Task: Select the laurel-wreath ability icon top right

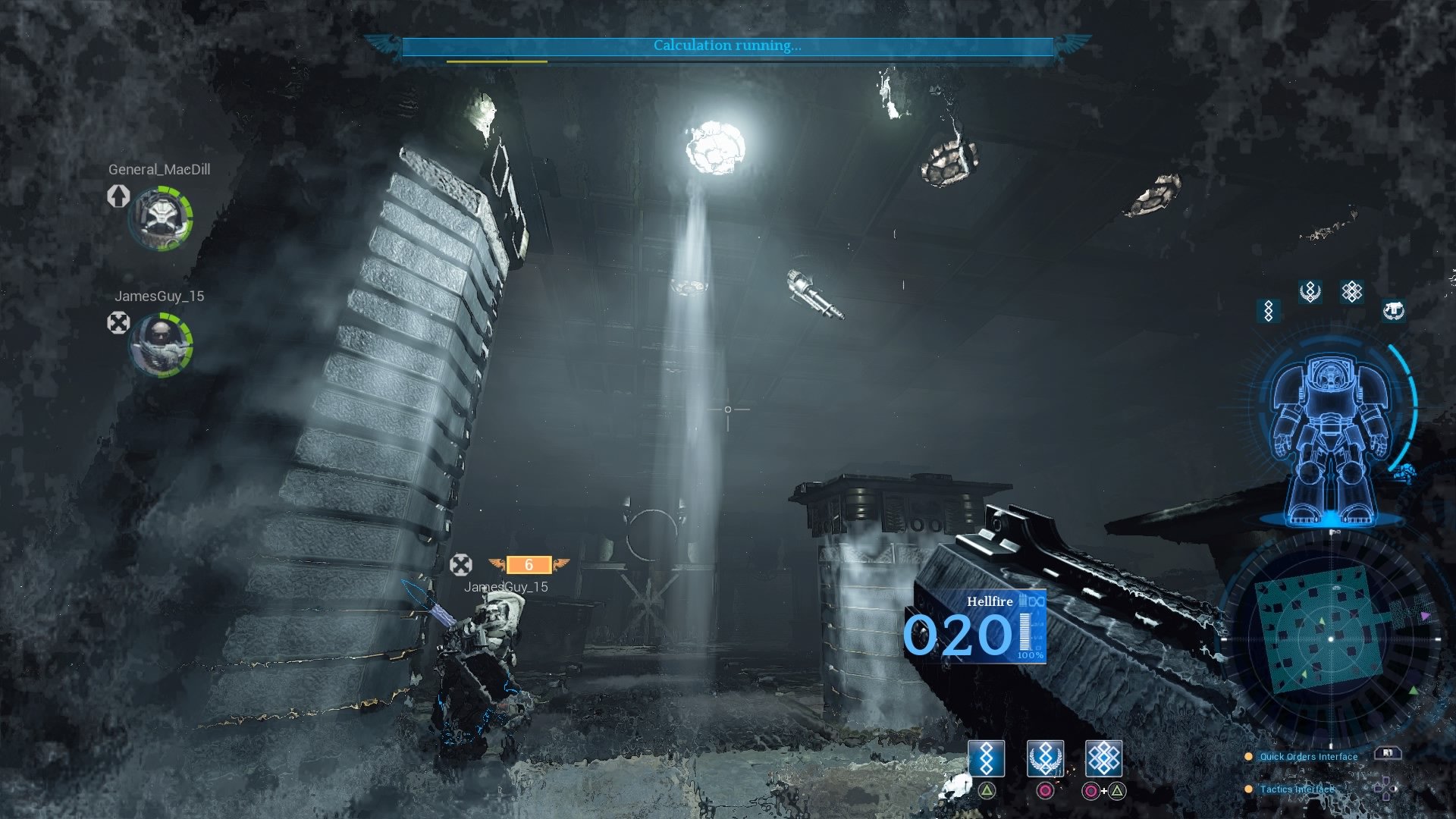Action: point(1310,291)
